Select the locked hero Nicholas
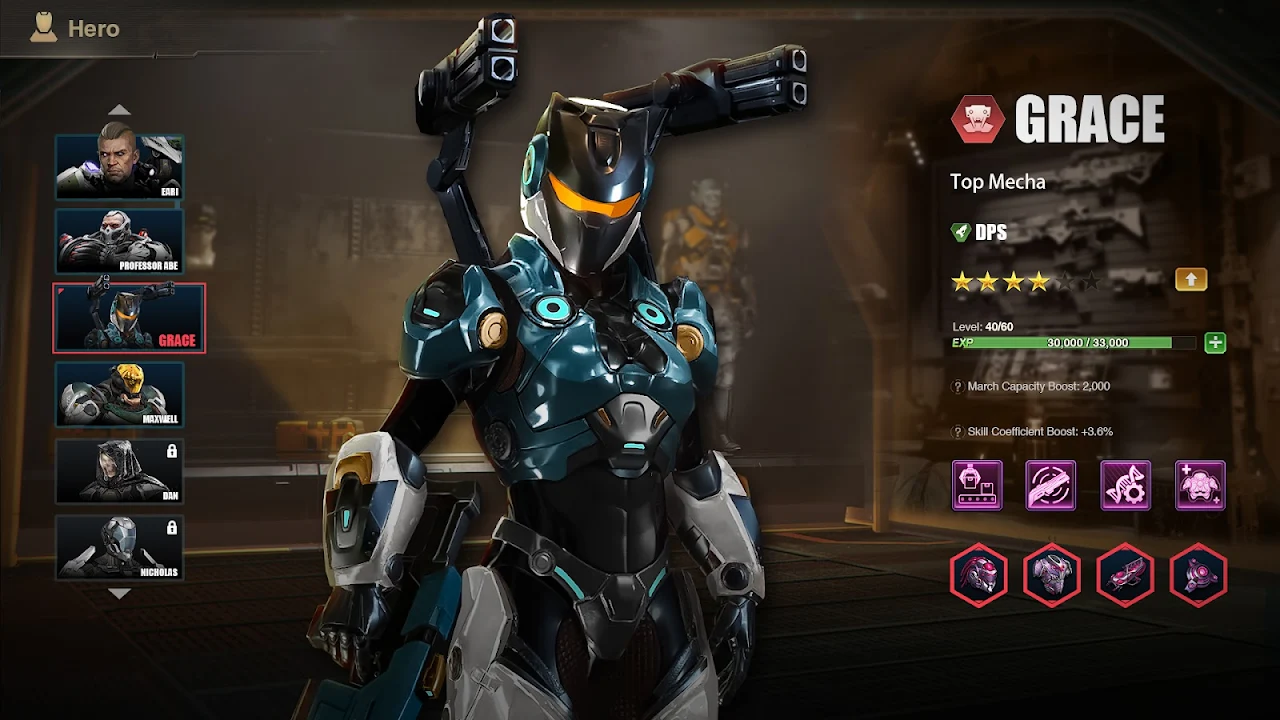This screenshot has width=1280, height=720. (x=119, y=547)
